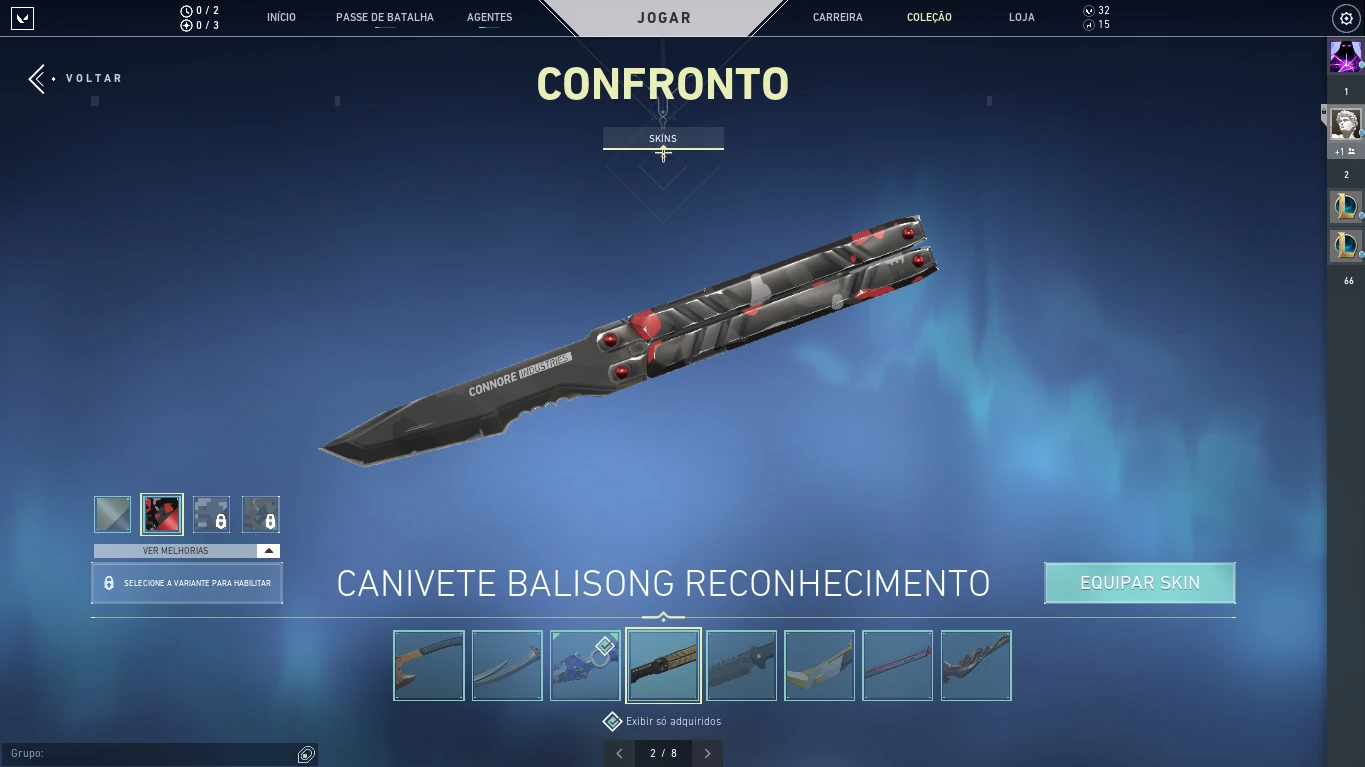Select the locked blue camo variant swatch
Viewport: 1365px width, 767px height.
tap(211, 513)
